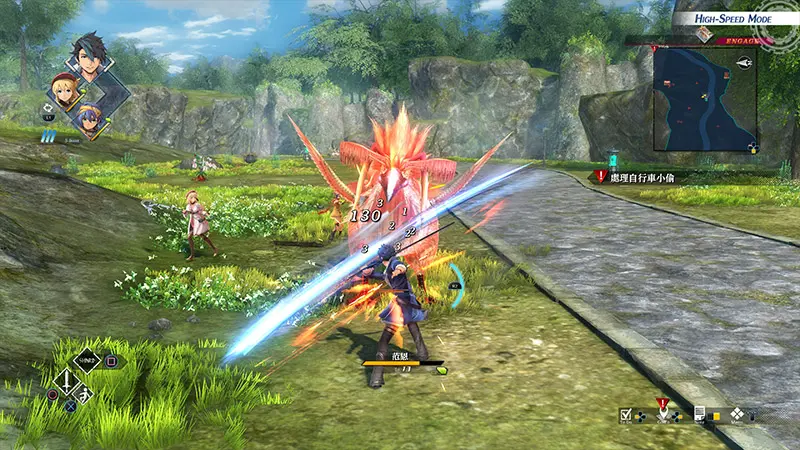Click the red exclamation quest shortcut icon
Viewport: 800px width, 450px height.
click(661, 408)
